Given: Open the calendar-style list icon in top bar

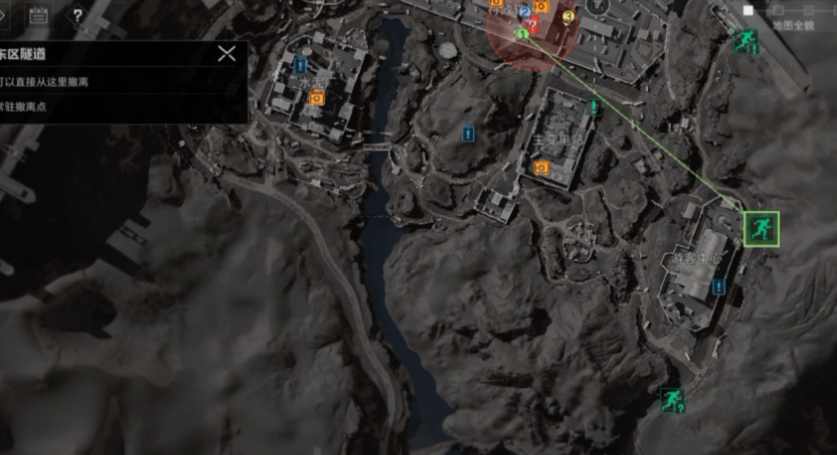Looking at the screenshot, I should pyautogui.click(x=38, y=15).
